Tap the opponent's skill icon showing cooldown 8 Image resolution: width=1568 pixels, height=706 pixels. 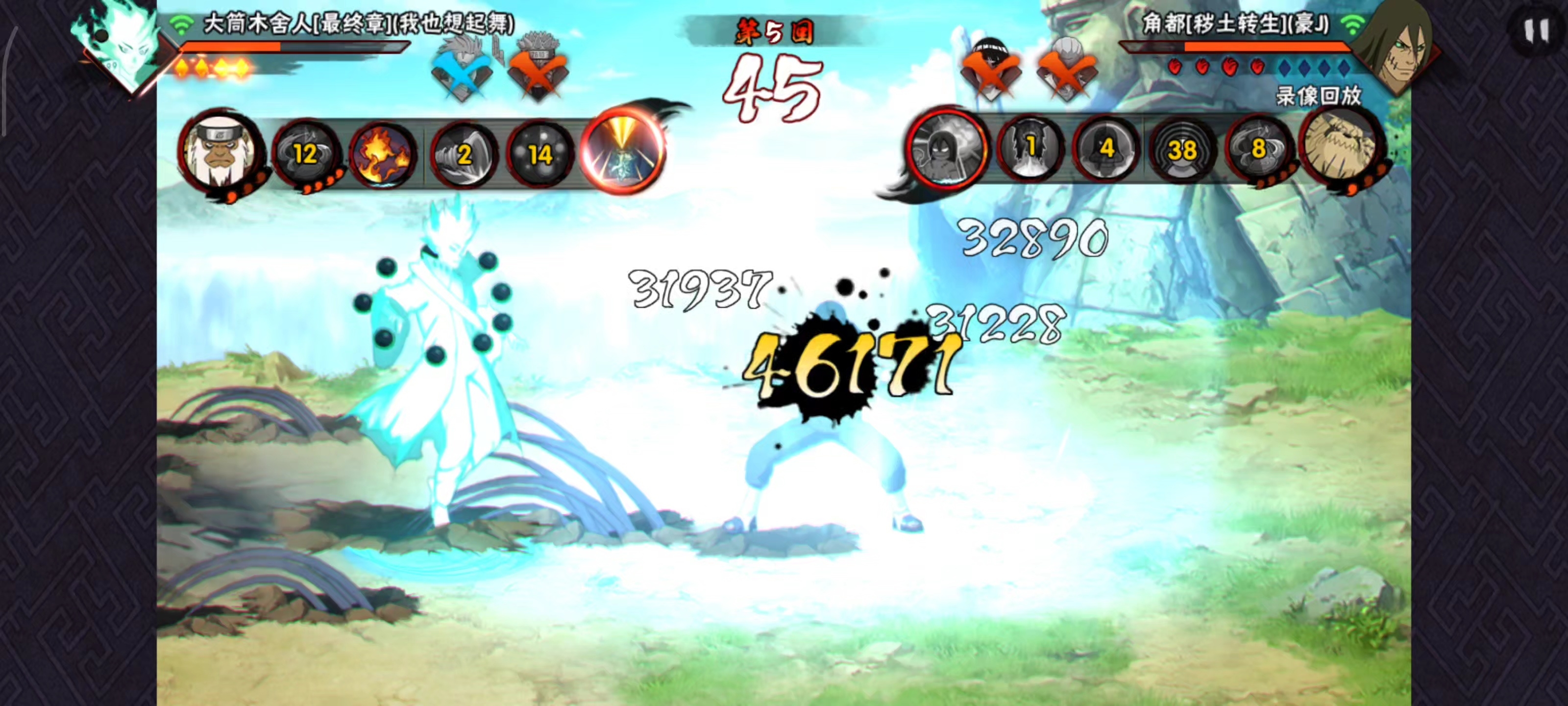(x=1257, y=149)
